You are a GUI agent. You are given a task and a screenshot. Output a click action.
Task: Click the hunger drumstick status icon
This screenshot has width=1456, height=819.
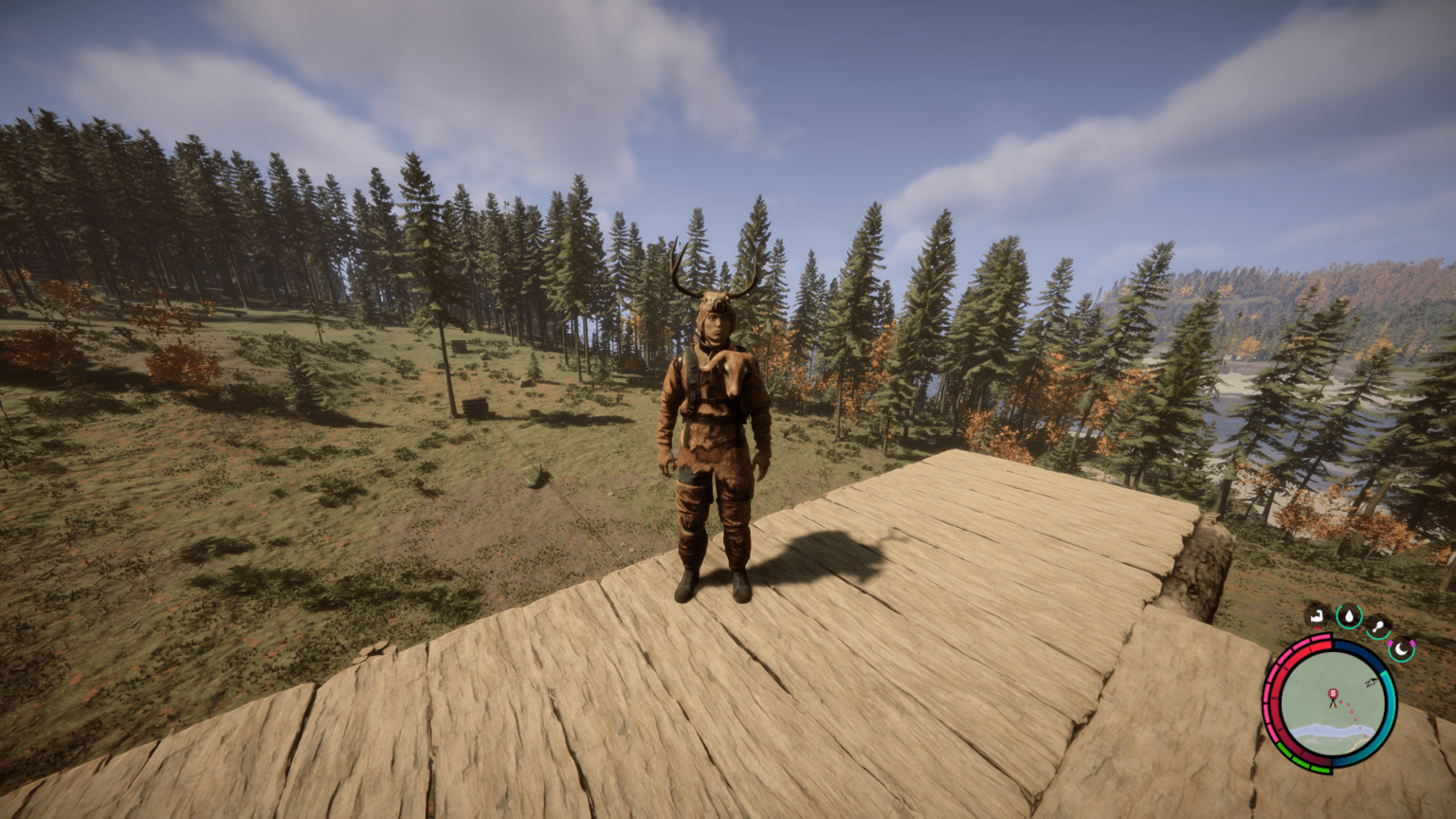pos(1380,625)
